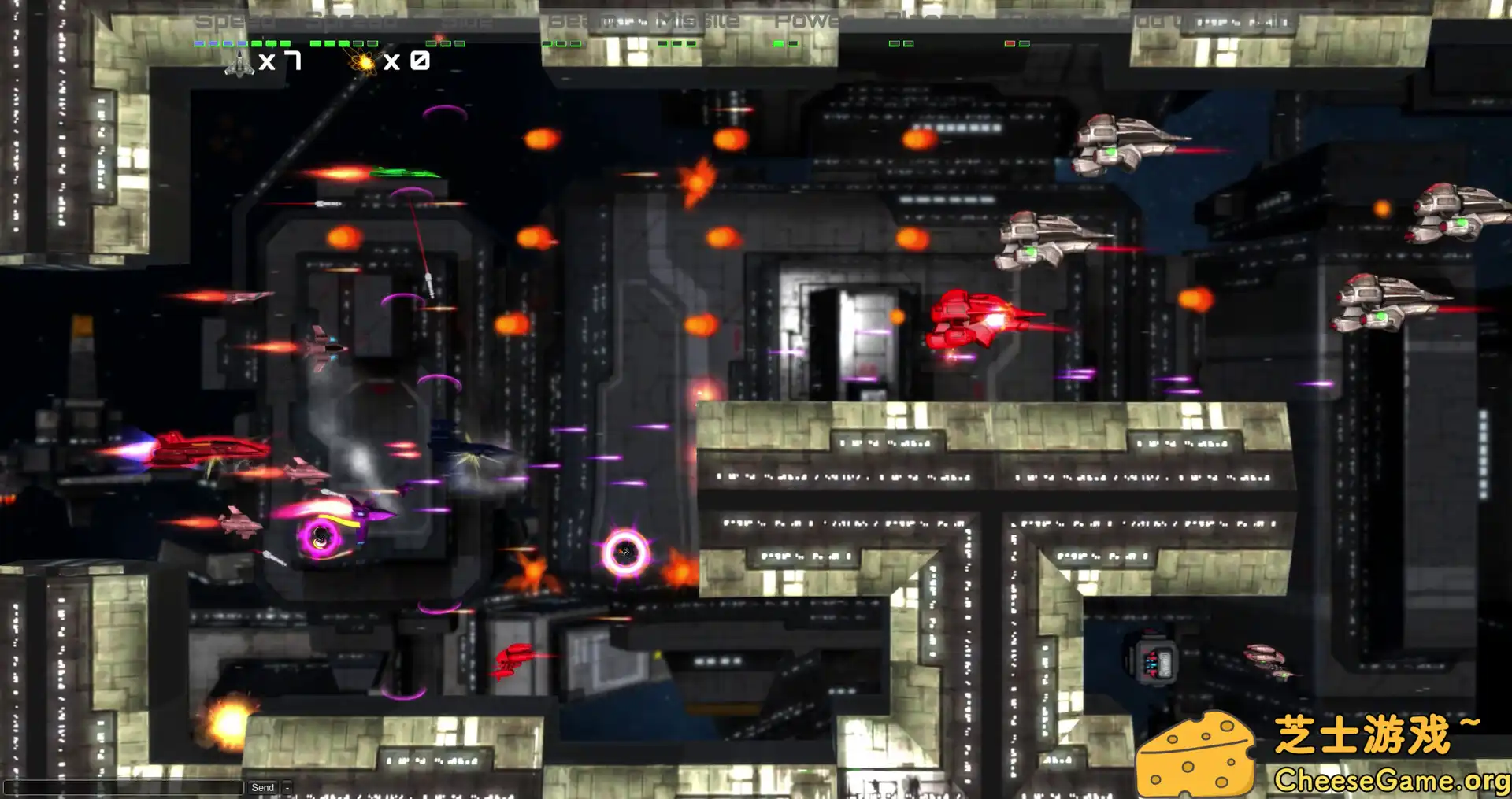Click the green level indicator under the Power label
Viewport: 1512px width, 799px height.
[780, 43]
